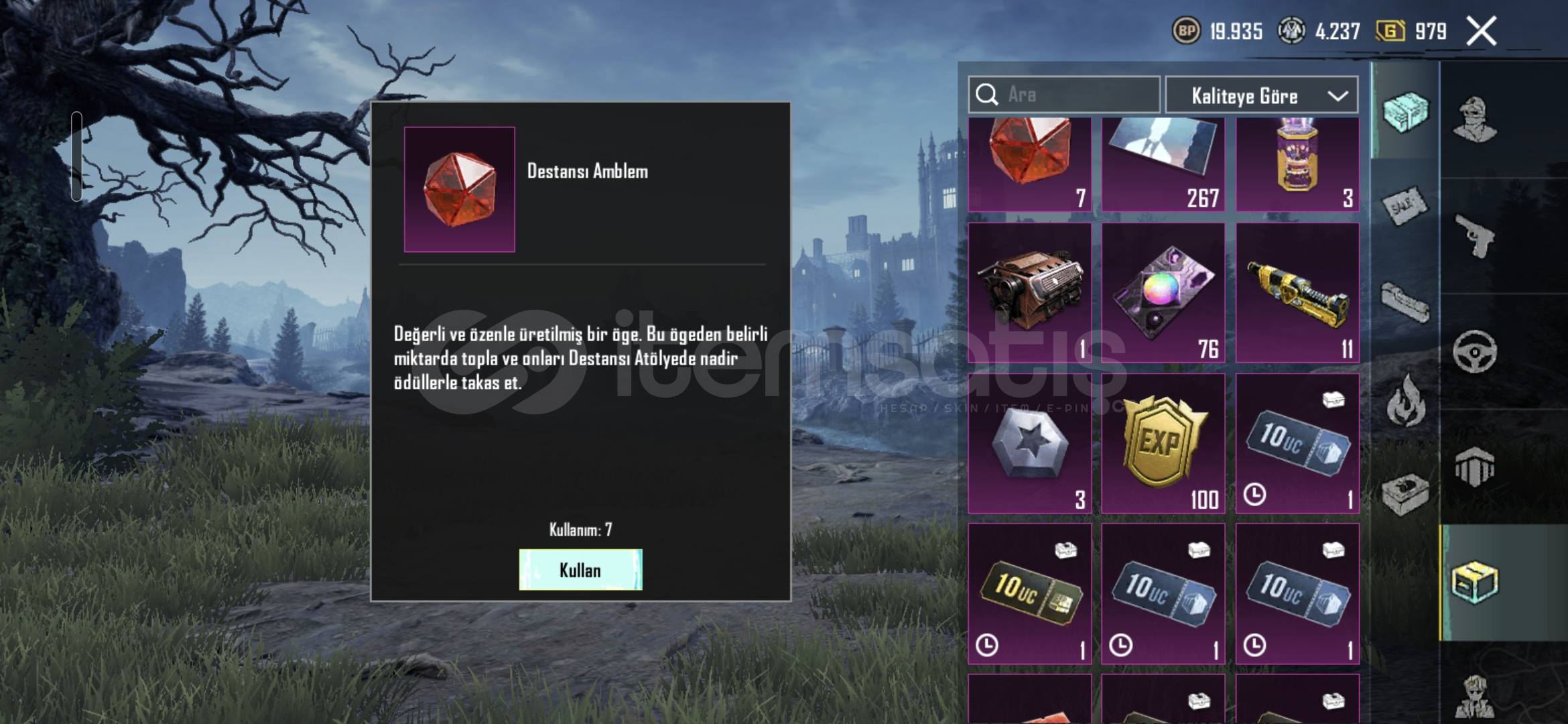Switch to the flame icon tab
This screenshot has height=724, width=1568.
click(1405, 401)
